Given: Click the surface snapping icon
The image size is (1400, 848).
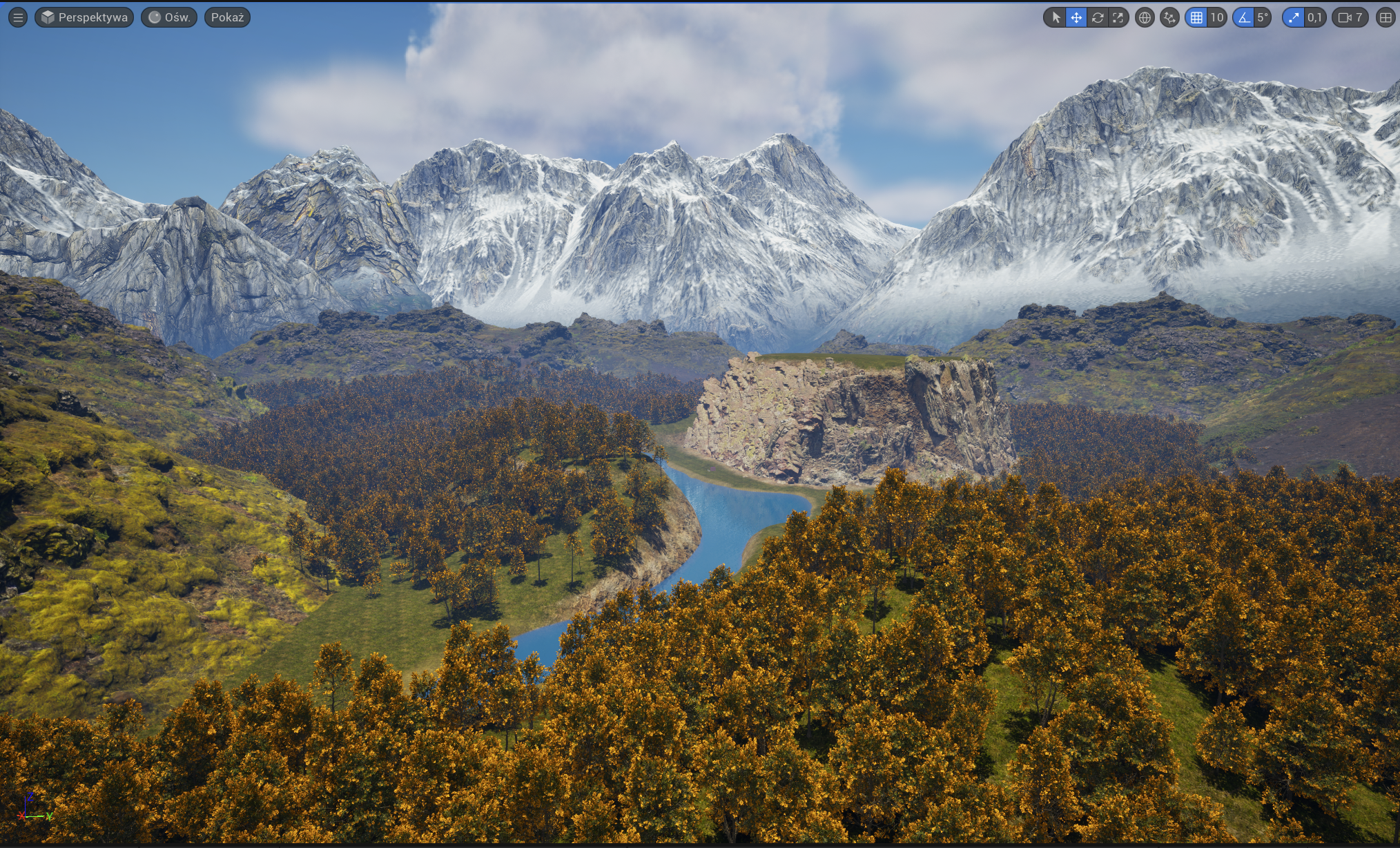Looking at the screenshot, I should click(1169, 17).
